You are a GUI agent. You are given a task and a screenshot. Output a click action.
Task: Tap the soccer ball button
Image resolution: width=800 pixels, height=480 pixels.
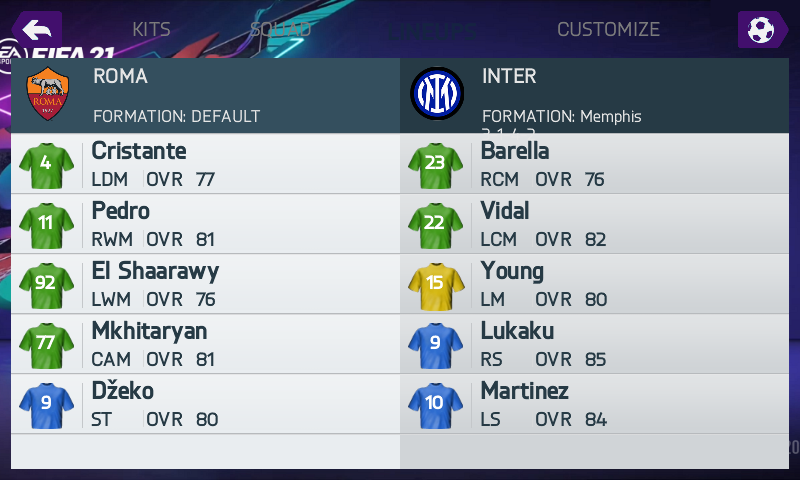point(762,29)
